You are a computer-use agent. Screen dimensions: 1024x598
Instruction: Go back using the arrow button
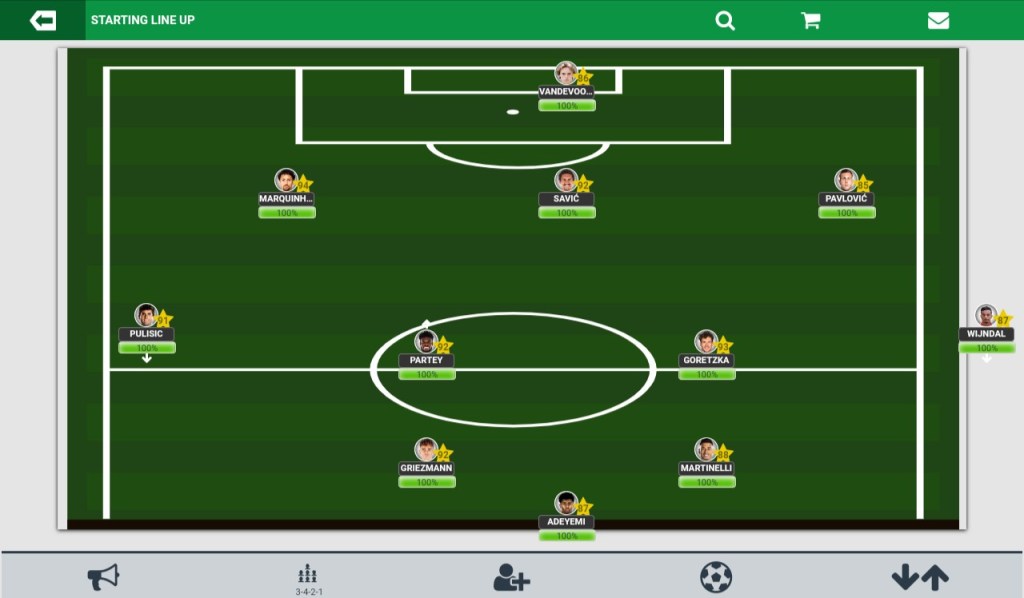click(43, 20)
